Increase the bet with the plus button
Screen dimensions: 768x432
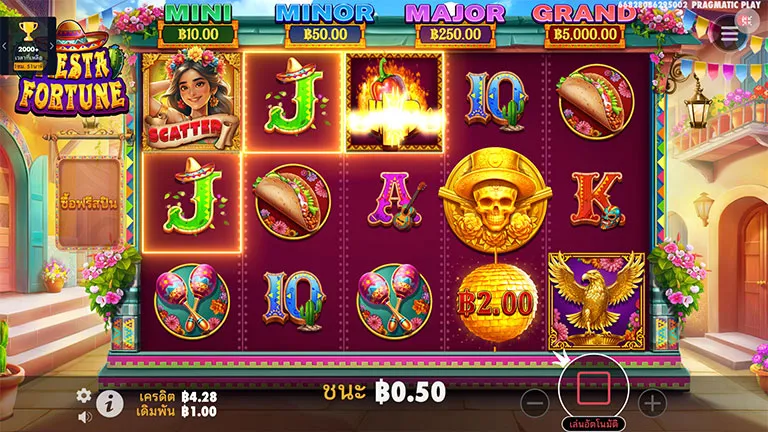[652, 403]
